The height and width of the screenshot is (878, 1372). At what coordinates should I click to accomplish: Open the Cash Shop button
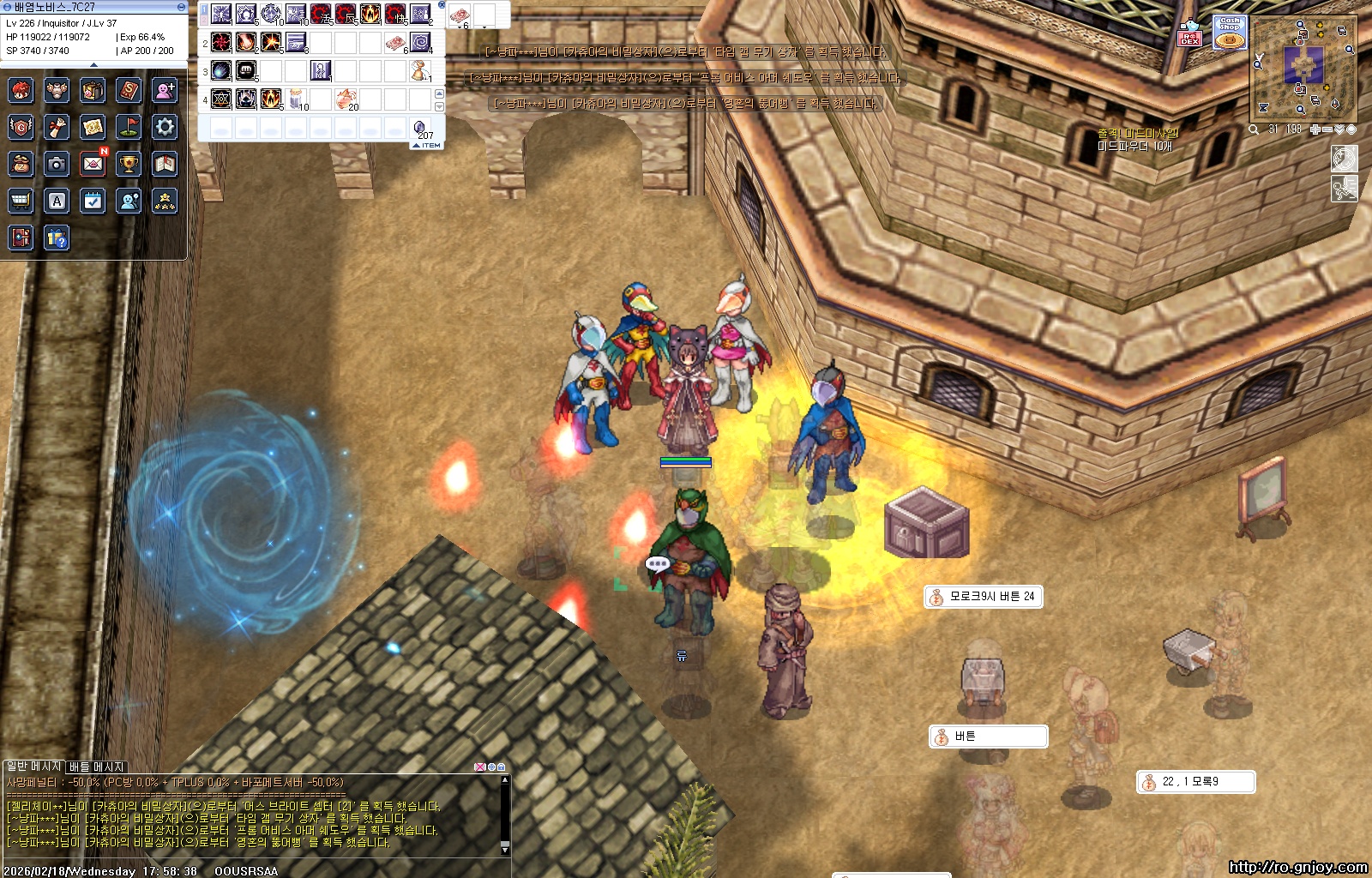click(x=1230, y=33)
